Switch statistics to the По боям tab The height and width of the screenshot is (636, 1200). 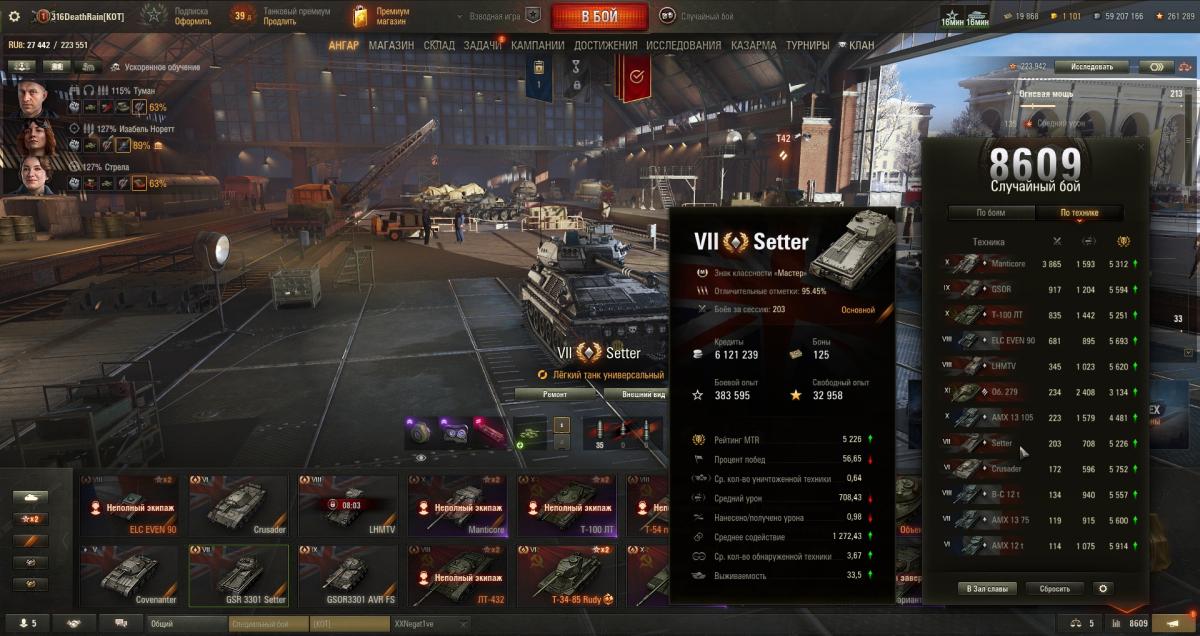coord(990,213)
